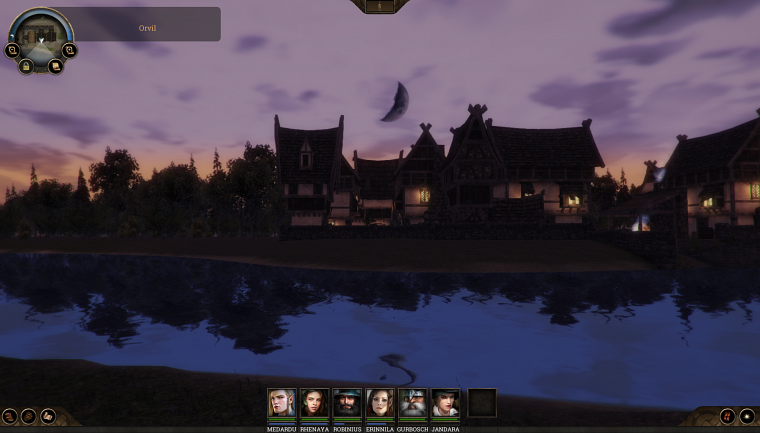Select Erinnila's character portrait
760x433 pixels.
point(380,403)
